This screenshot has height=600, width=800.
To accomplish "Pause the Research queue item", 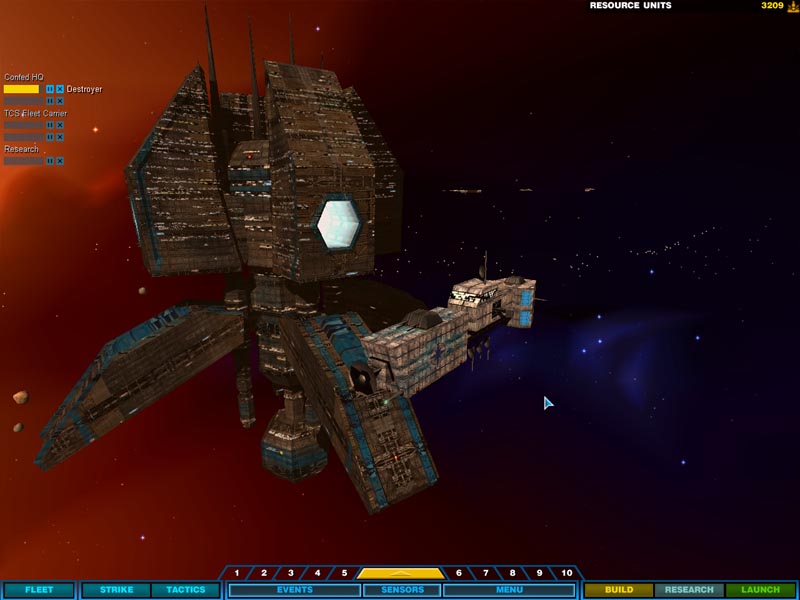I will (50, 160).
